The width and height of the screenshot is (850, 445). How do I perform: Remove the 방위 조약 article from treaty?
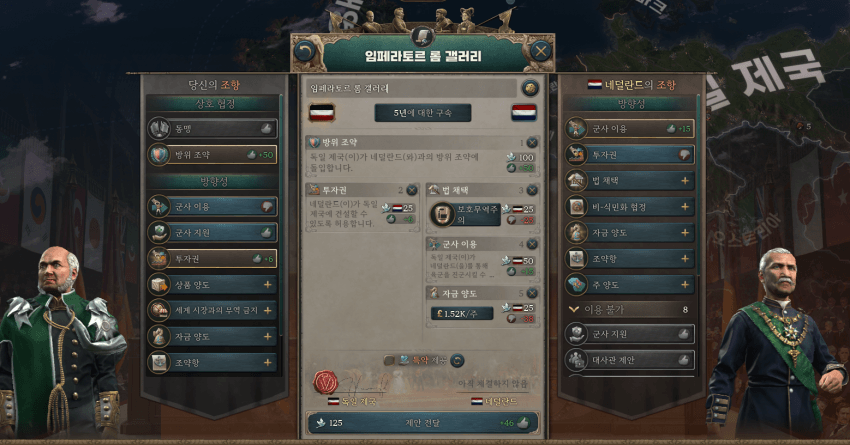point(531,143)
